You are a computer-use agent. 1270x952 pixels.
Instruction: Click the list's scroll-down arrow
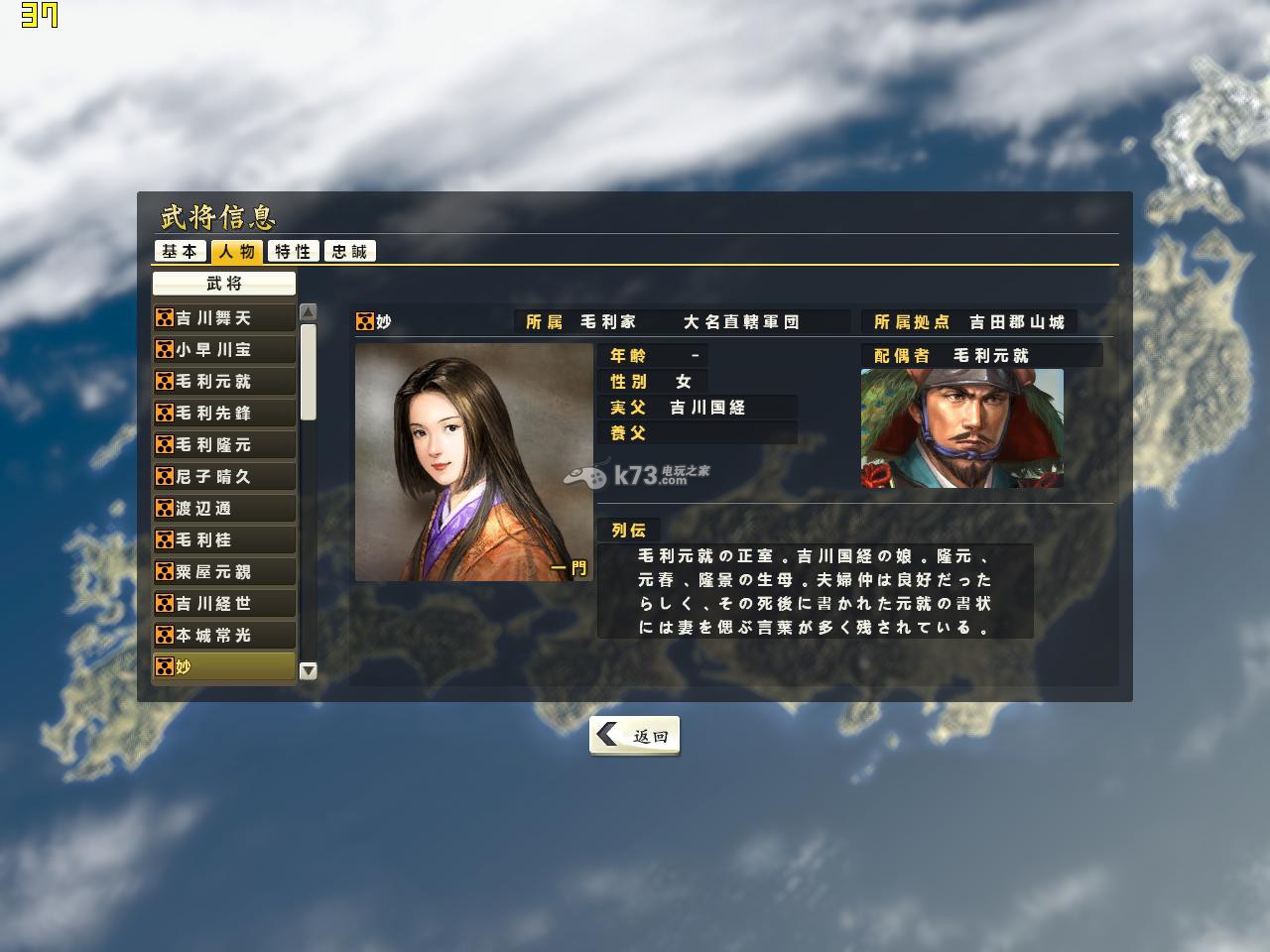tap(309, 670)
